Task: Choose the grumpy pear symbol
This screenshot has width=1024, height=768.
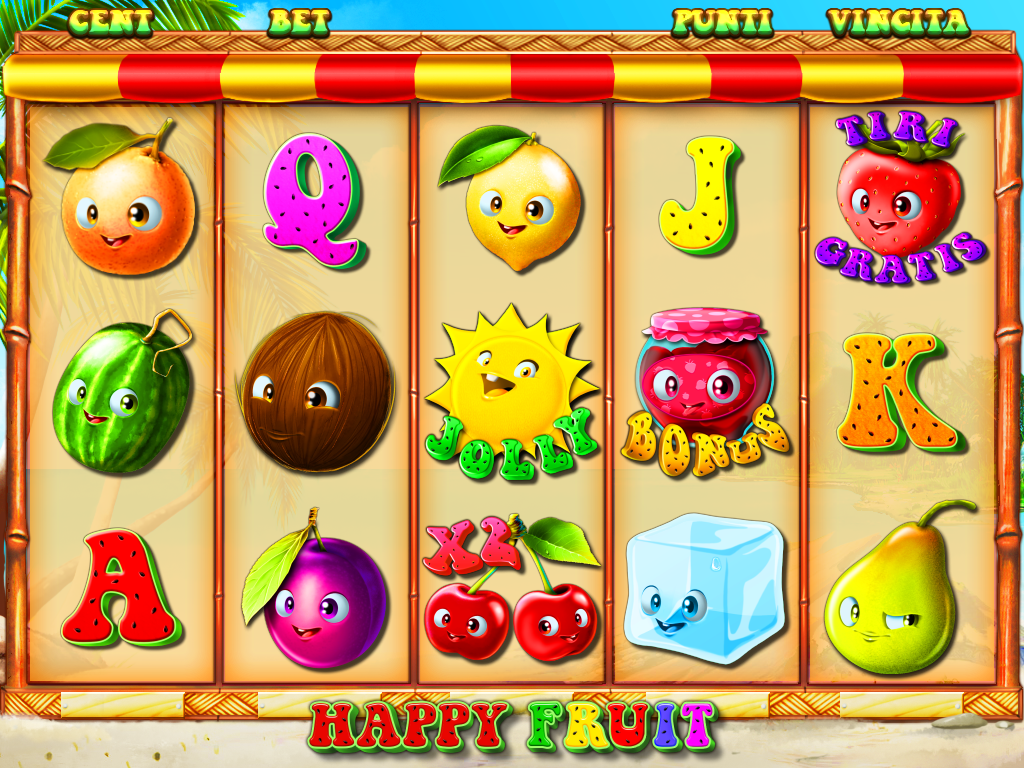Action: pos(891,592)
